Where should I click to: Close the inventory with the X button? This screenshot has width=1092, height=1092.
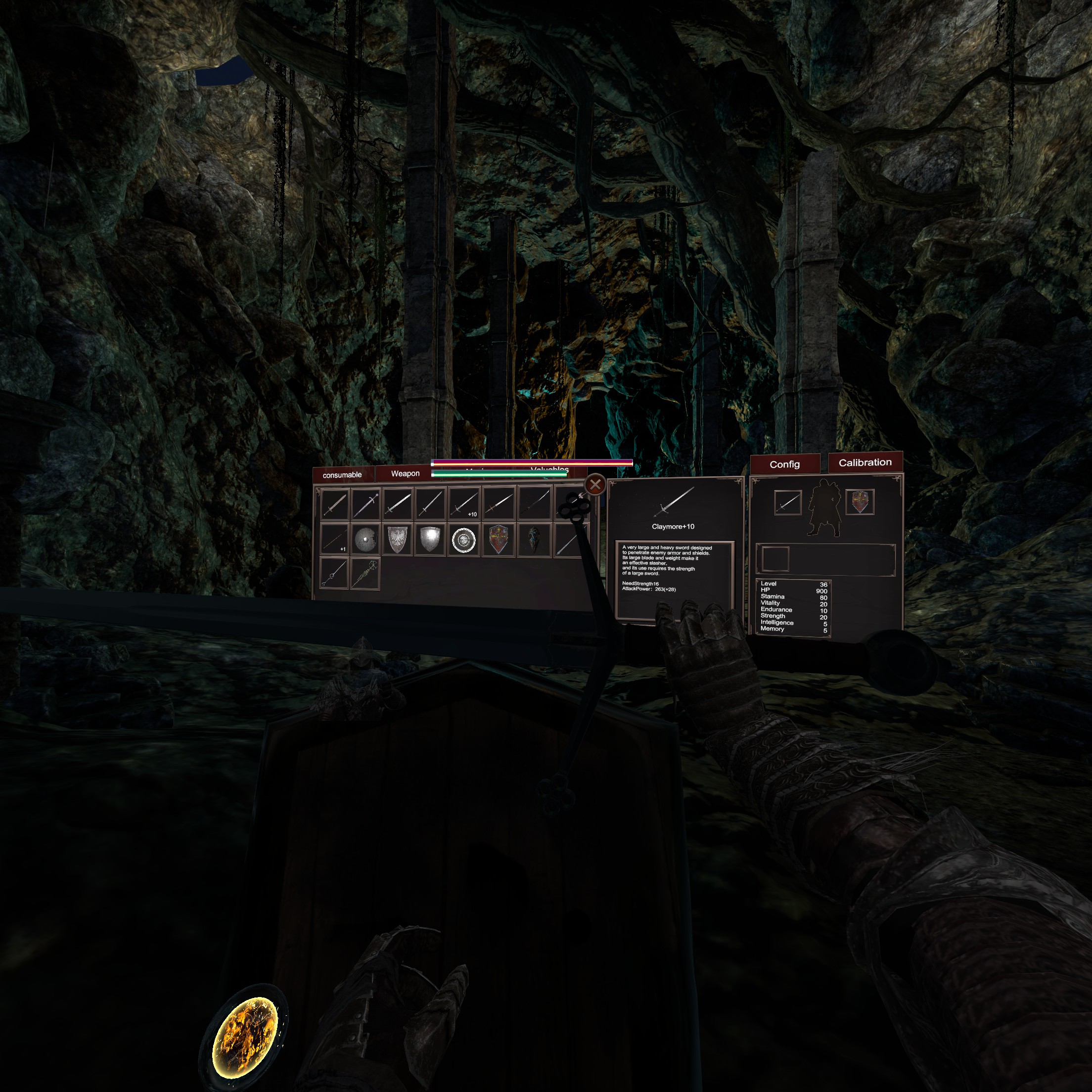[594, 484]
